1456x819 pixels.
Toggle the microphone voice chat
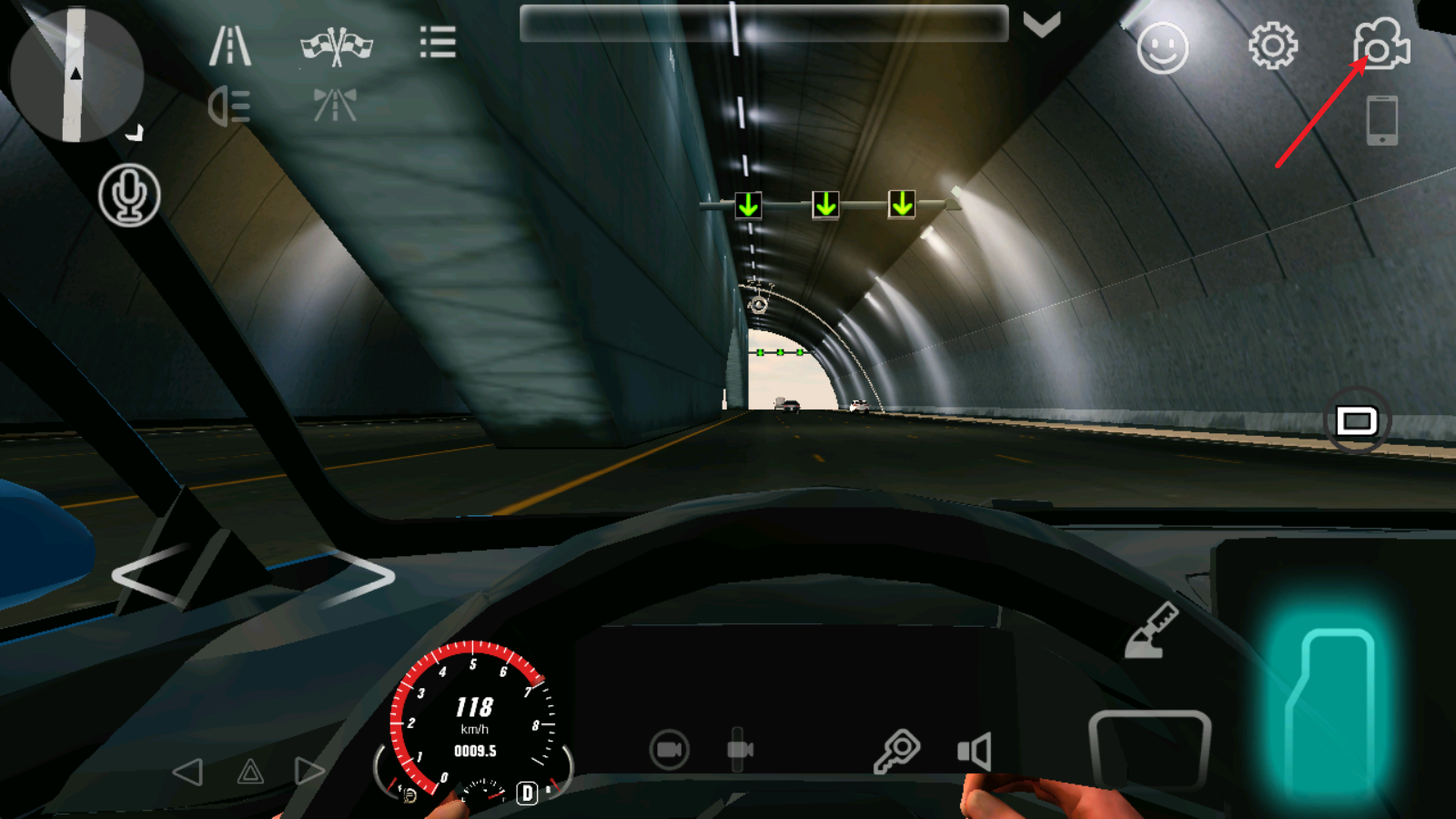coord(129,195)
